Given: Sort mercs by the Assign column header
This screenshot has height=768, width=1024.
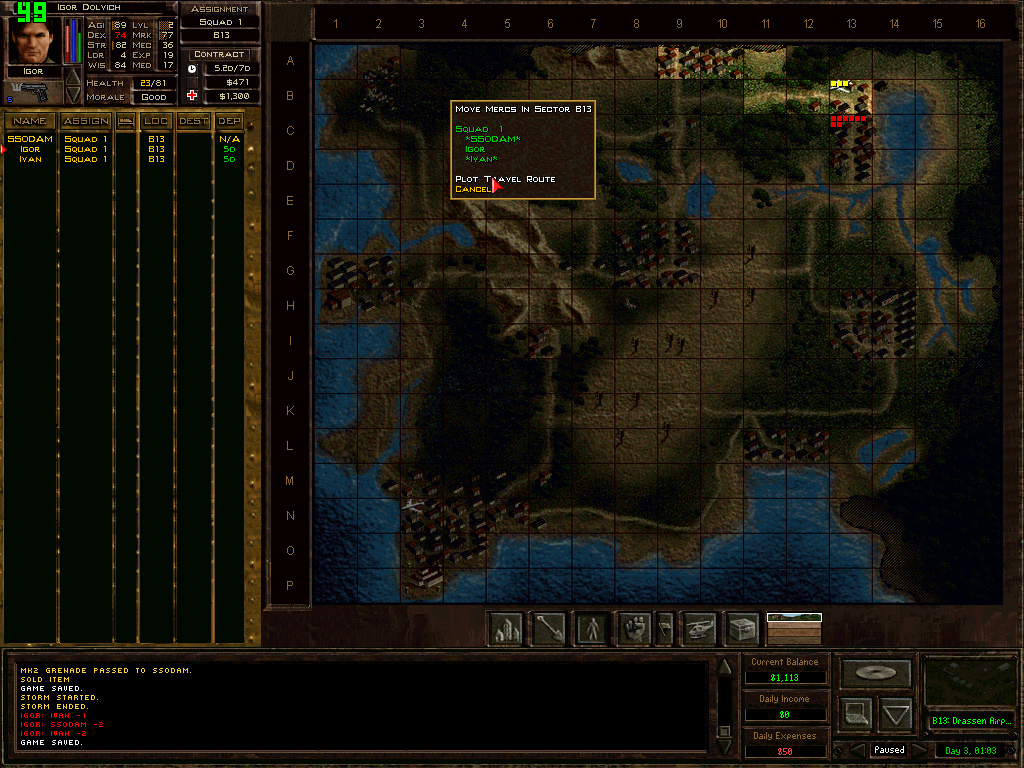Looking at the screenshot, I should click(x=86, y=121).
